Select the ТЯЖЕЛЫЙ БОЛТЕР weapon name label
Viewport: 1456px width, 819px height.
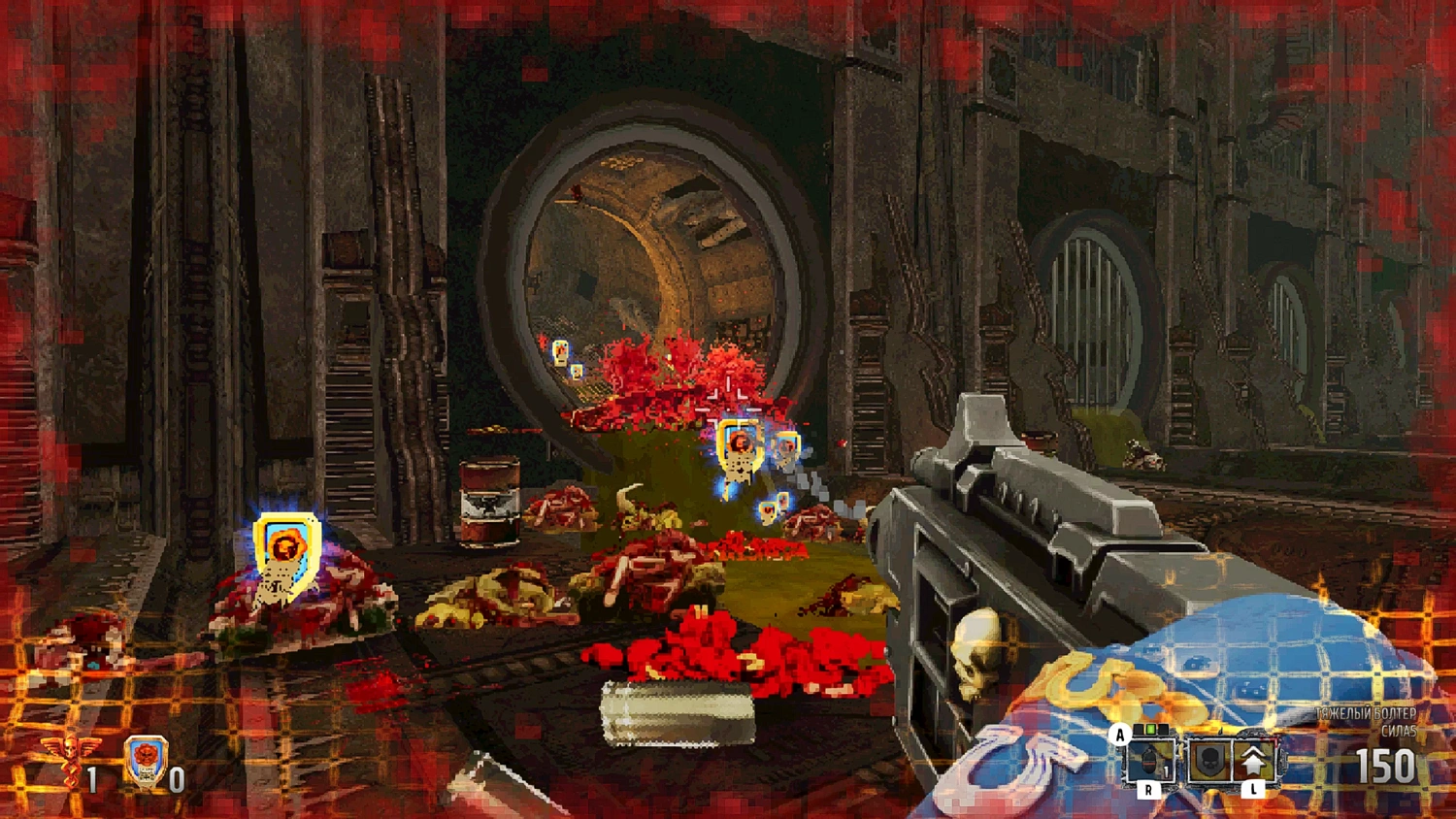tap(1364, 712)
